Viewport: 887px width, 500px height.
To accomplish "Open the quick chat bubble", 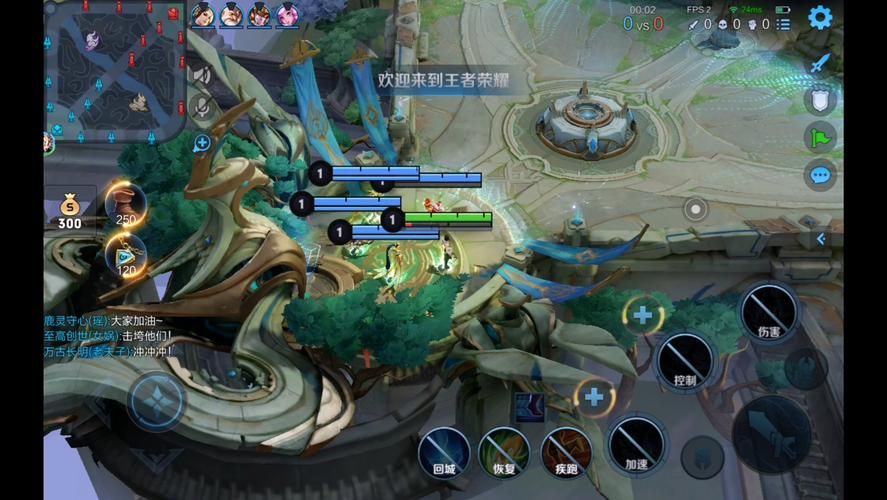I will [820, 176].
